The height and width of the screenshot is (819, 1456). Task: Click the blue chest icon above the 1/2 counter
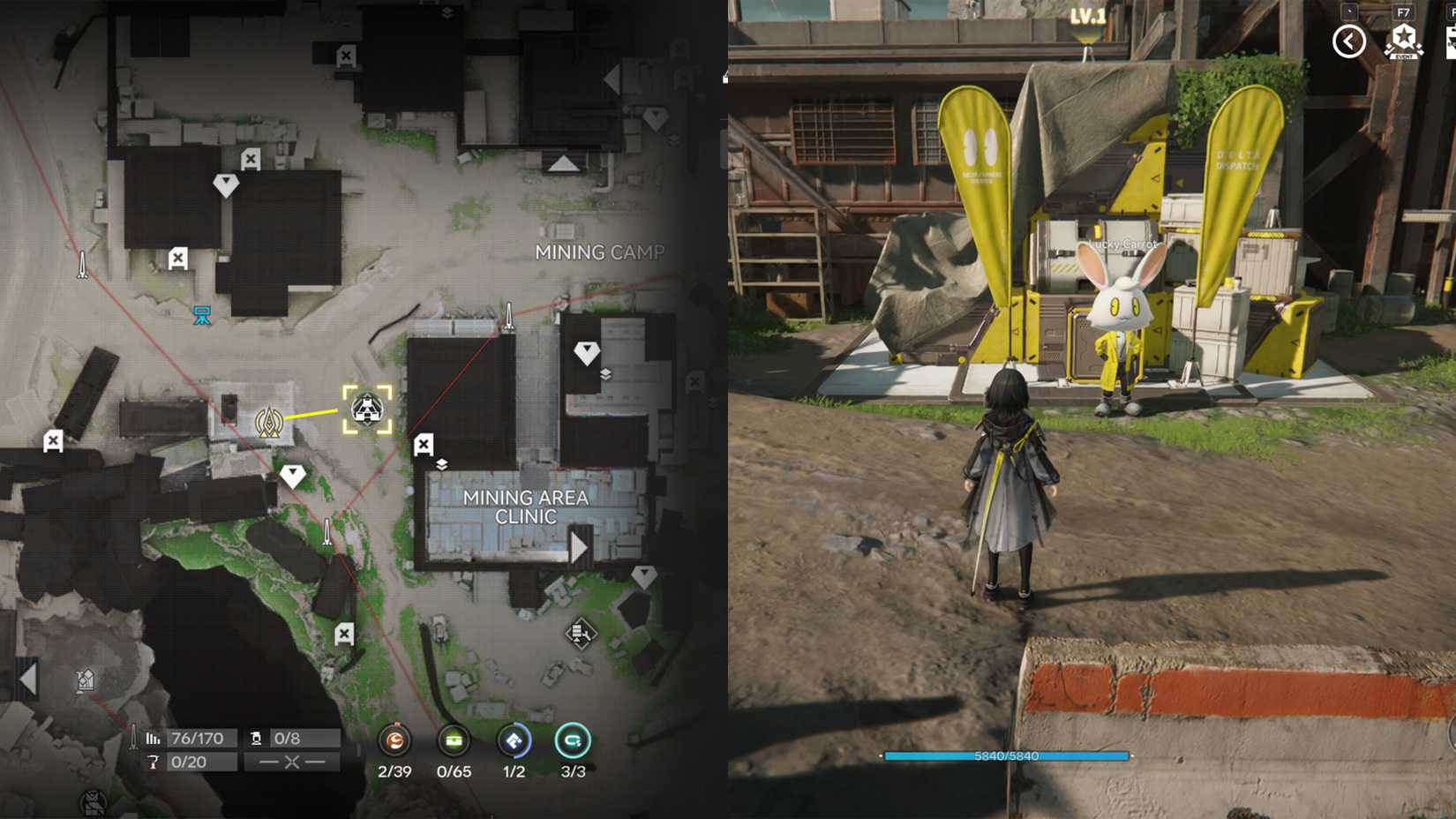pyautogui.click(x=514, y=741)
